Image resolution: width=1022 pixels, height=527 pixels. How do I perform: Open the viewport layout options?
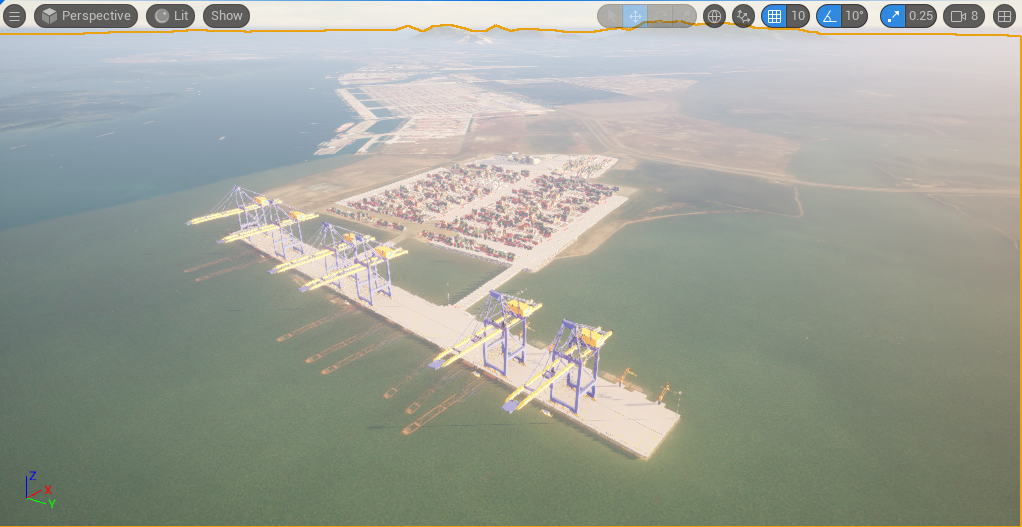(x=1004, y=16)
